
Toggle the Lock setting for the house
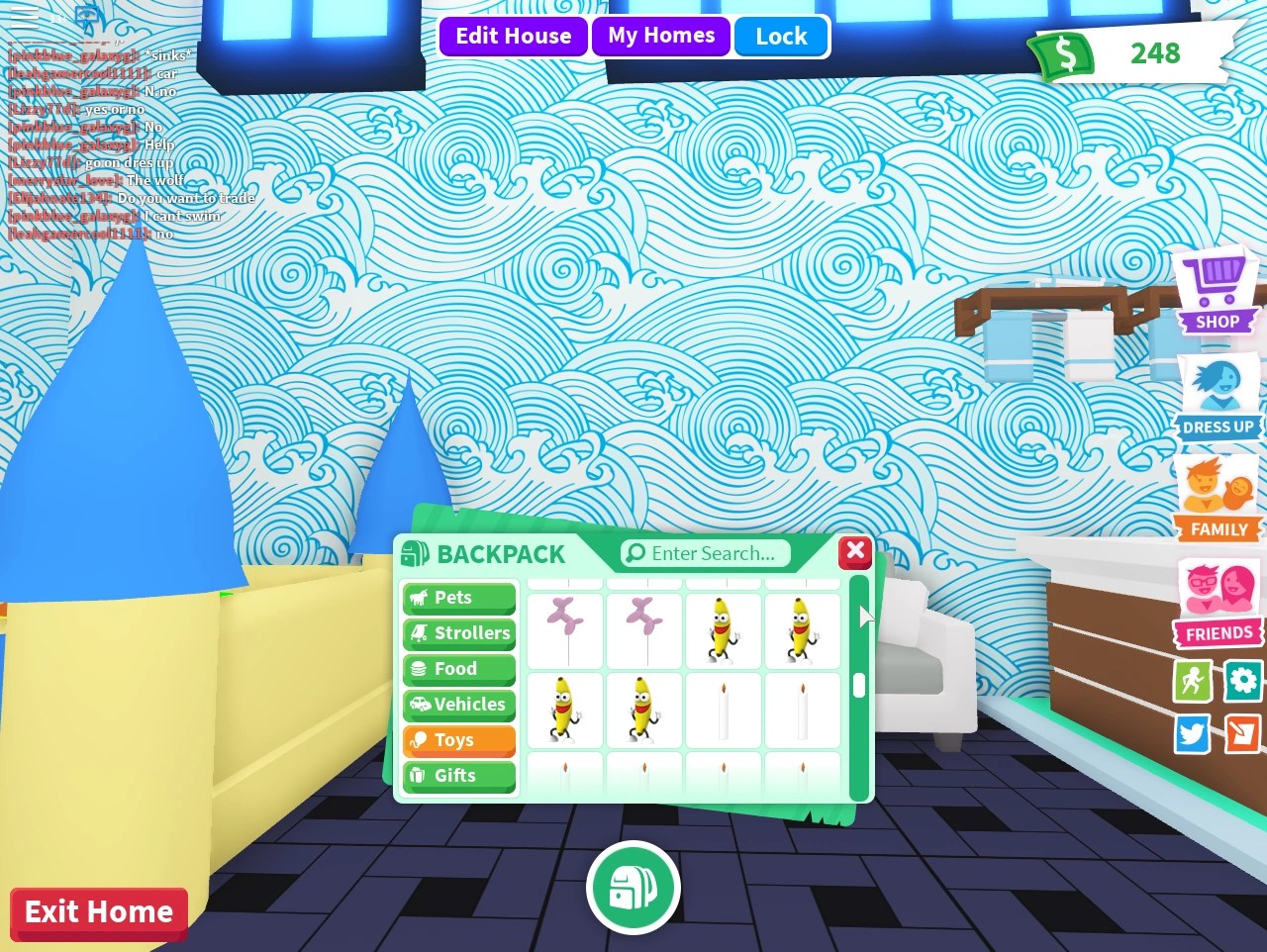[781, 36]
